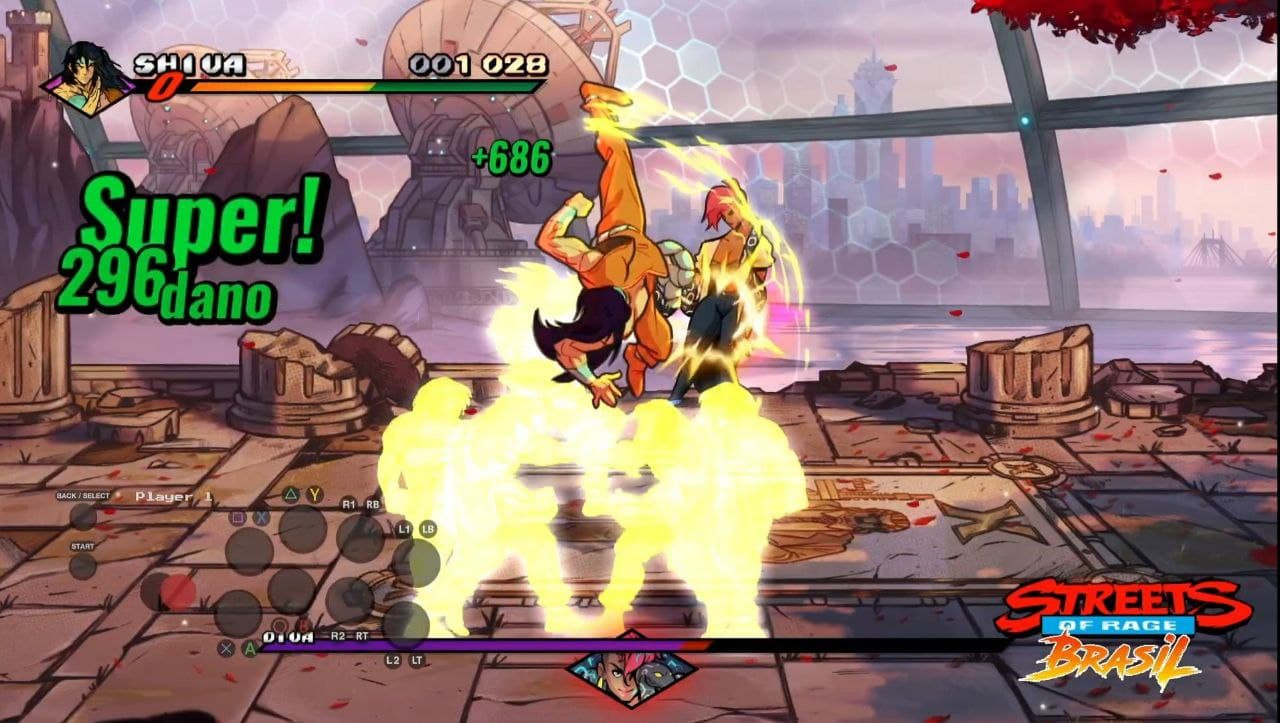
Task: Click the highlighted red directional pad input
Action: [x=178, y=590]
